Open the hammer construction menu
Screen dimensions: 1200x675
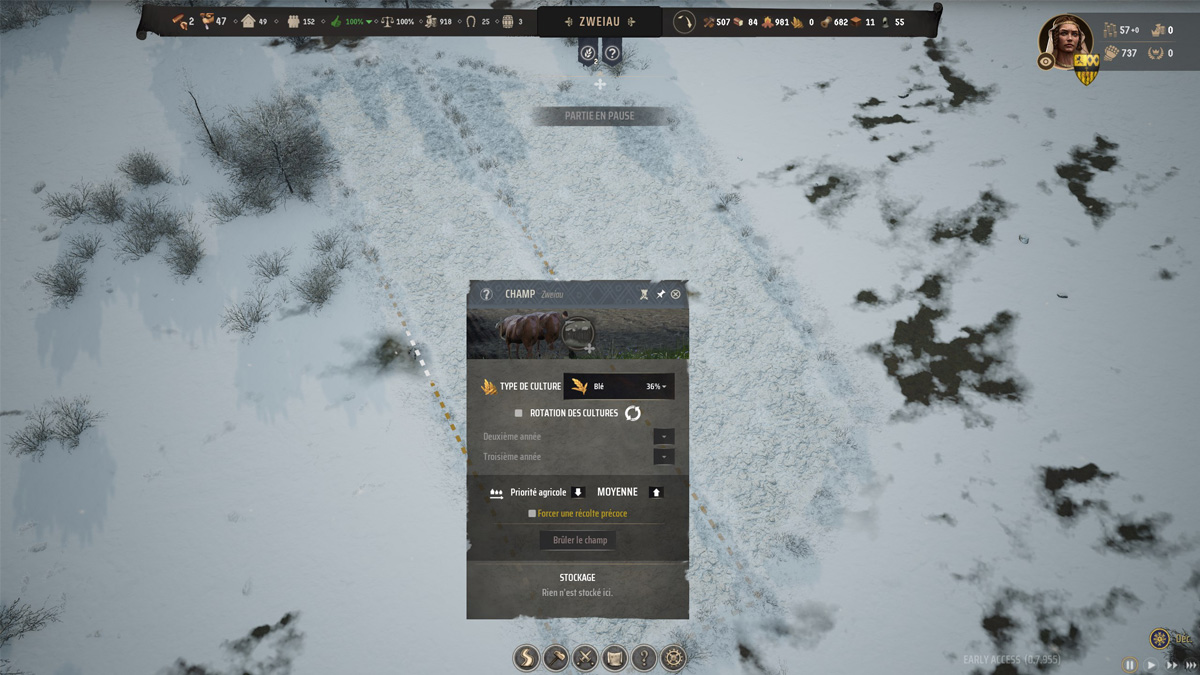click(x=555, y=657)
